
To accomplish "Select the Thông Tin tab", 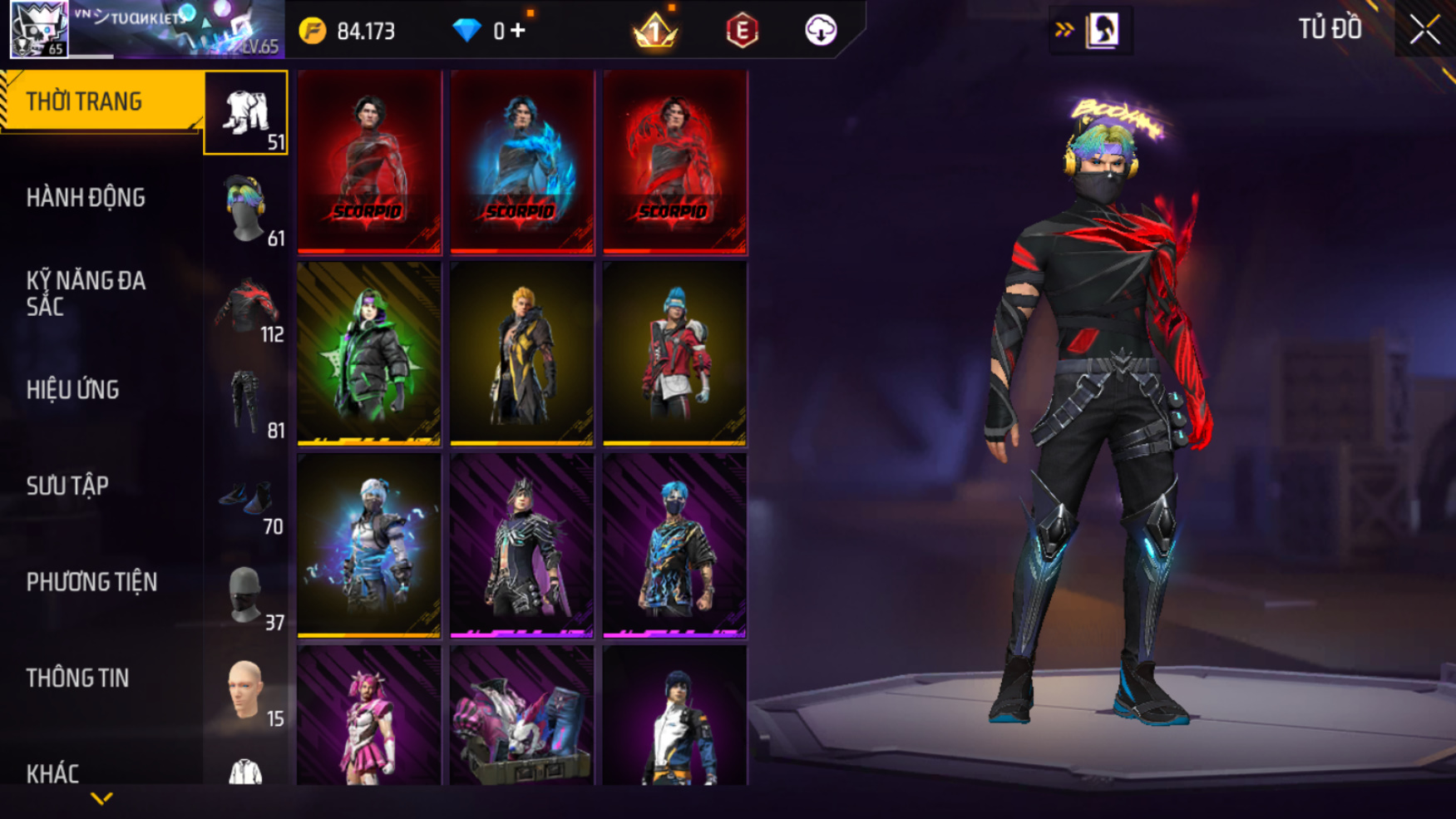I will pyautogui.click(x=78, y=678).
